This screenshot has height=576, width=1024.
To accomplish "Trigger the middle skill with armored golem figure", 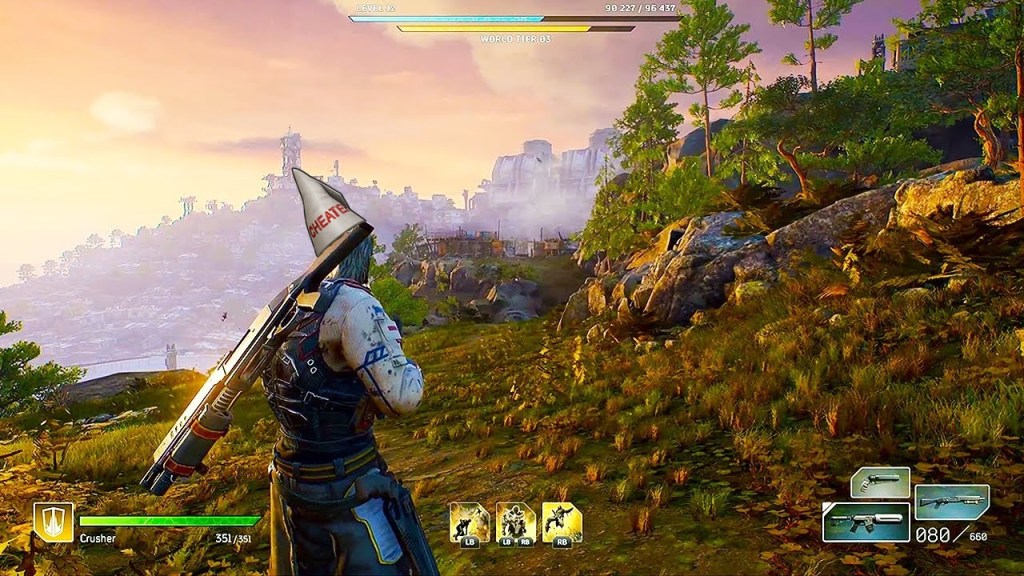I will (516, 521).
